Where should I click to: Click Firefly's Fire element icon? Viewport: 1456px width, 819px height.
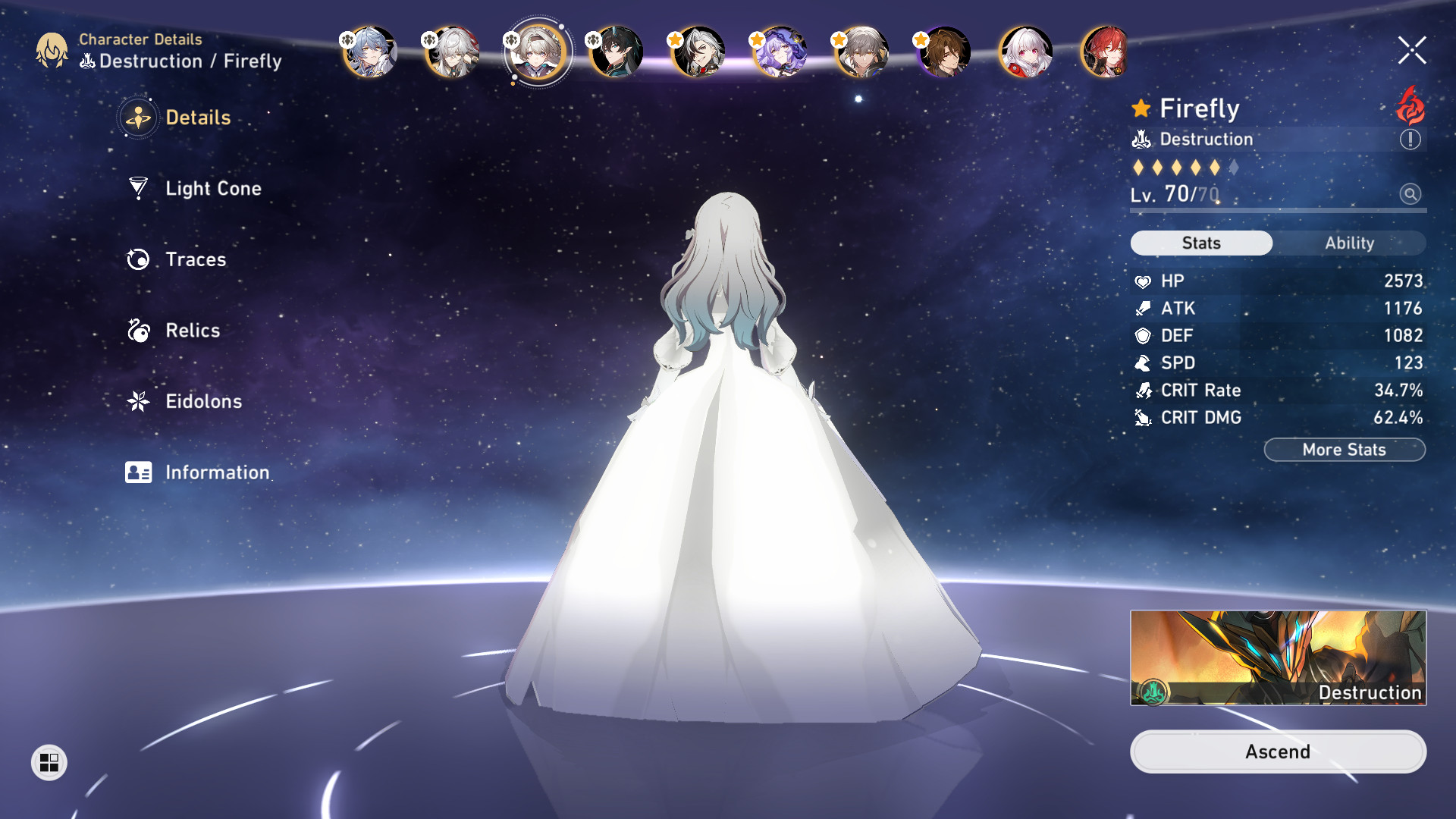point(1409,108)
